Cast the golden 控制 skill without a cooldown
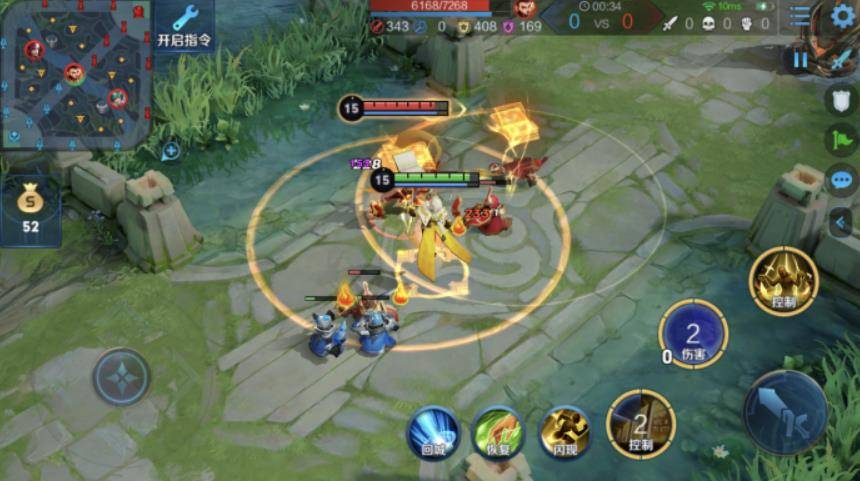 point(784,281)
